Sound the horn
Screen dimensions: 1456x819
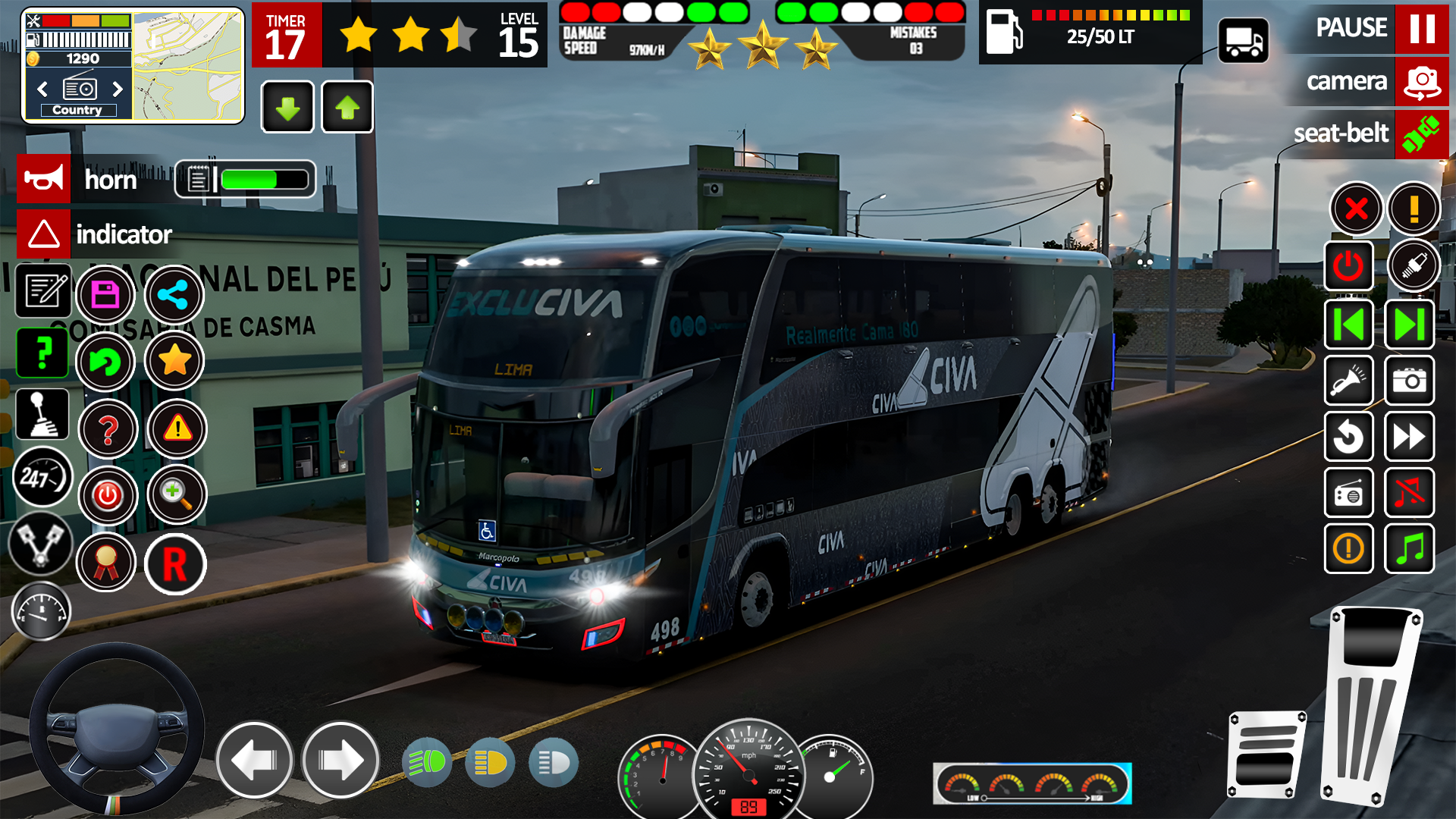pyautogui.click(x=43, y=179)
